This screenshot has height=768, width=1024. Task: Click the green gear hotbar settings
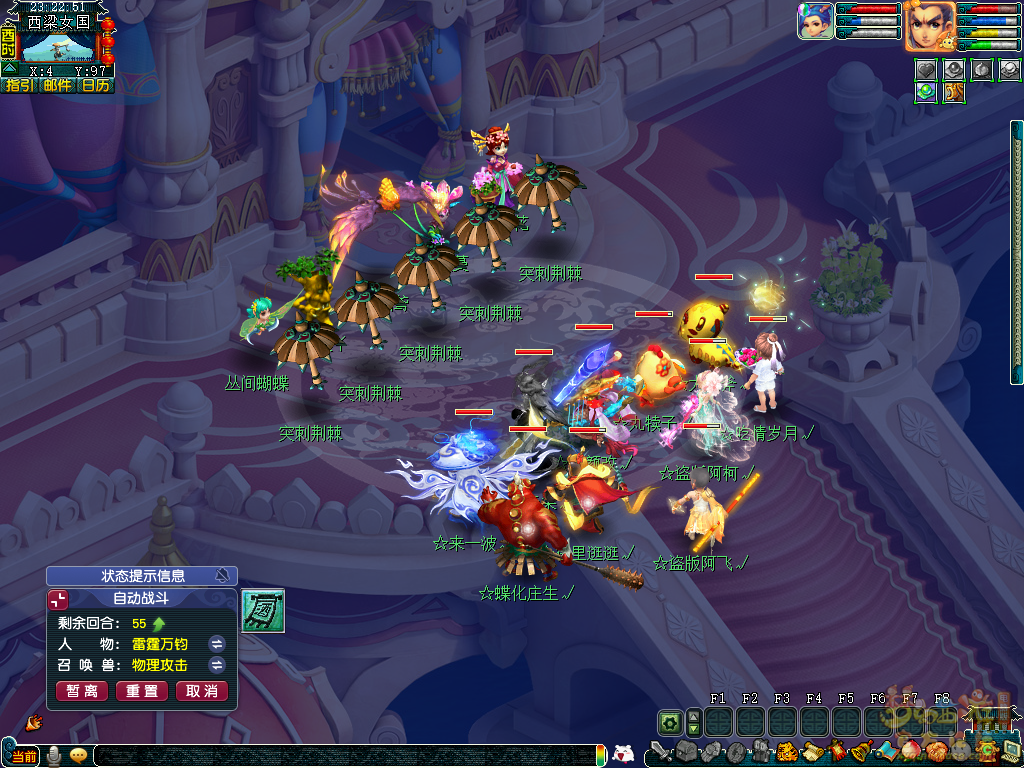[x=669, y=721]
